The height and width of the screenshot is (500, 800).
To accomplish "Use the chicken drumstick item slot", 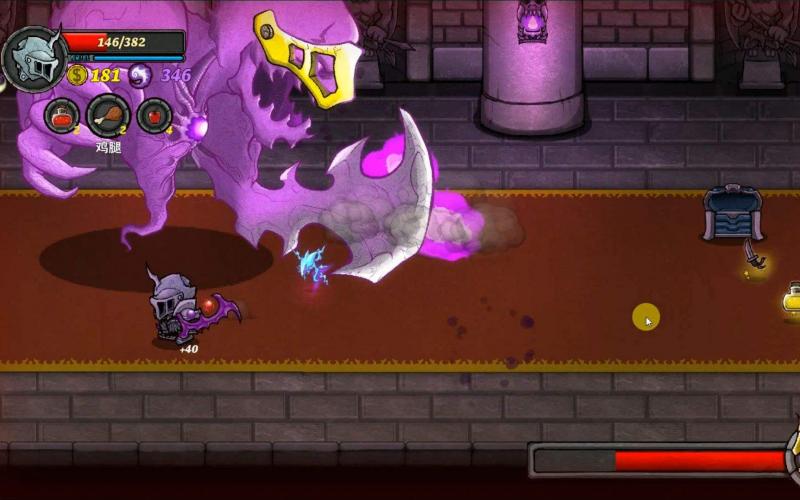I will (108, 116).
